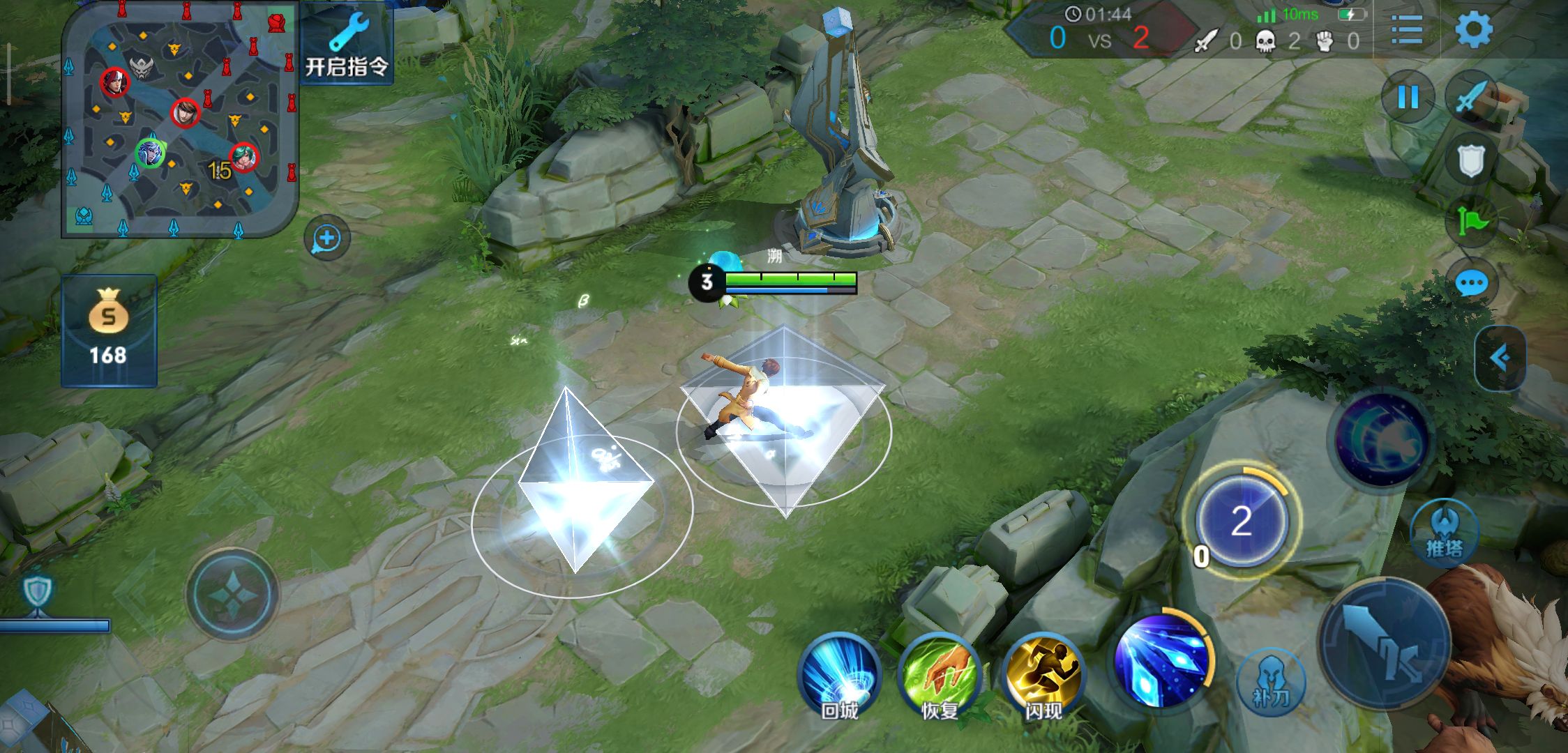Click the minimap
This screenshot has width=1568, height=753.
pyautogui.click(x=180, y=119)
